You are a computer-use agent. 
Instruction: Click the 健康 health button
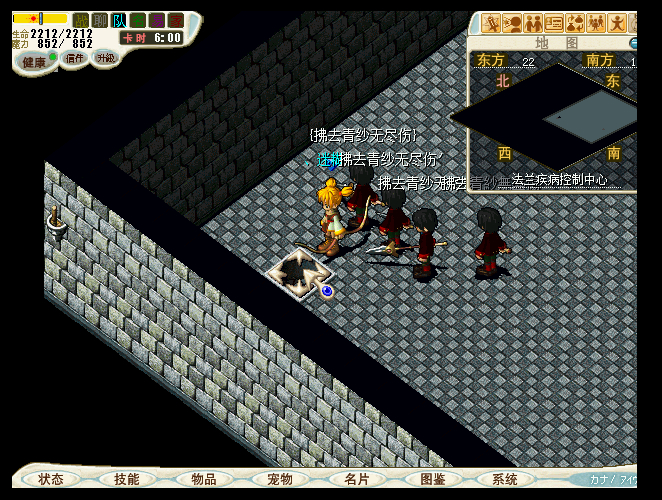click(35, 62)
